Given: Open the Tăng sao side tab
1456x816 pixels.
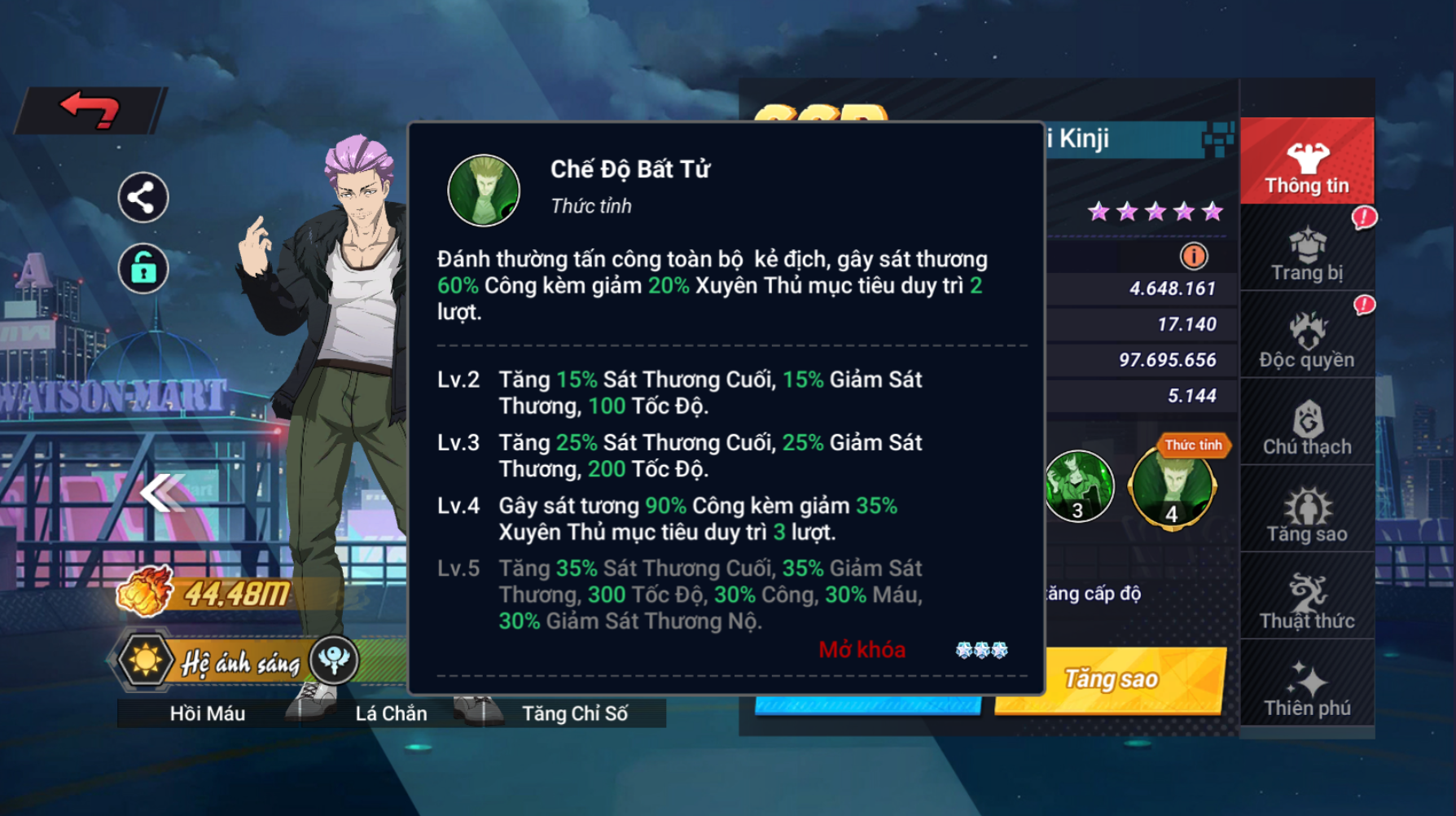Looking at the screenshot, I should point(1306,515).
